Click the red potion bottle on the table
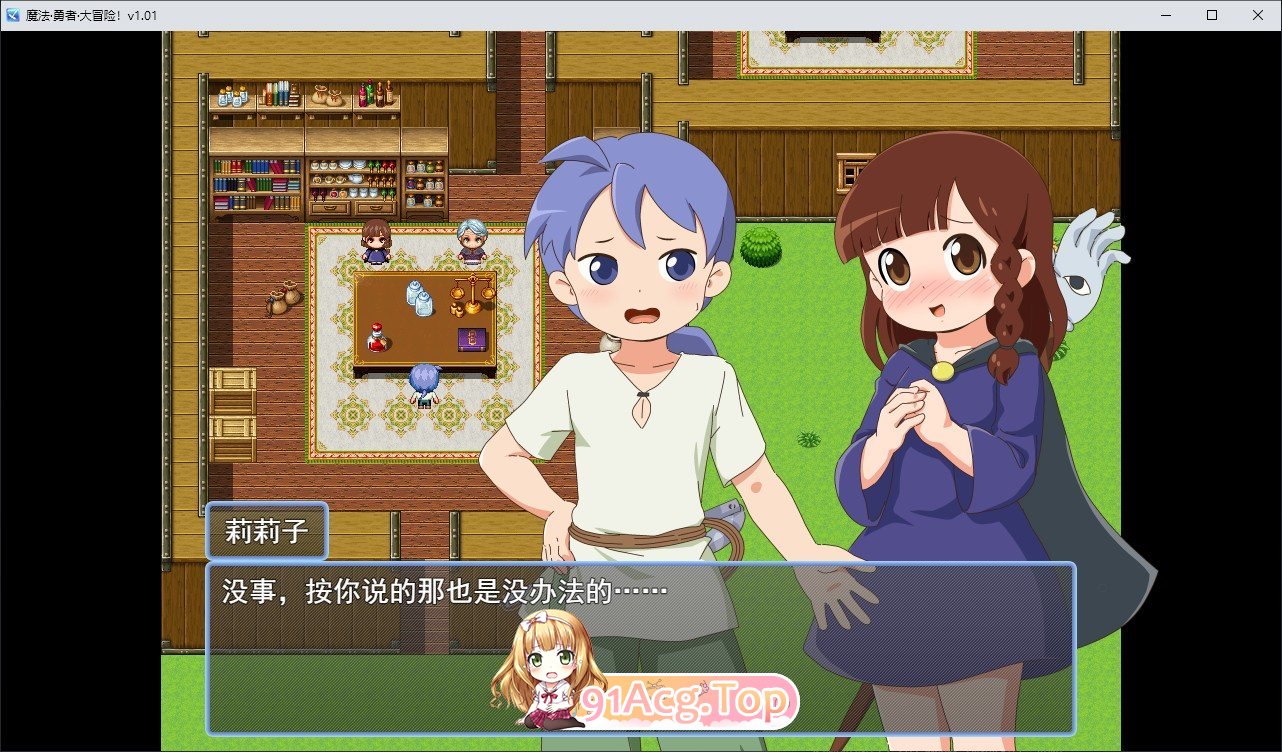1282x752 pixels. (x=377, y=339)
